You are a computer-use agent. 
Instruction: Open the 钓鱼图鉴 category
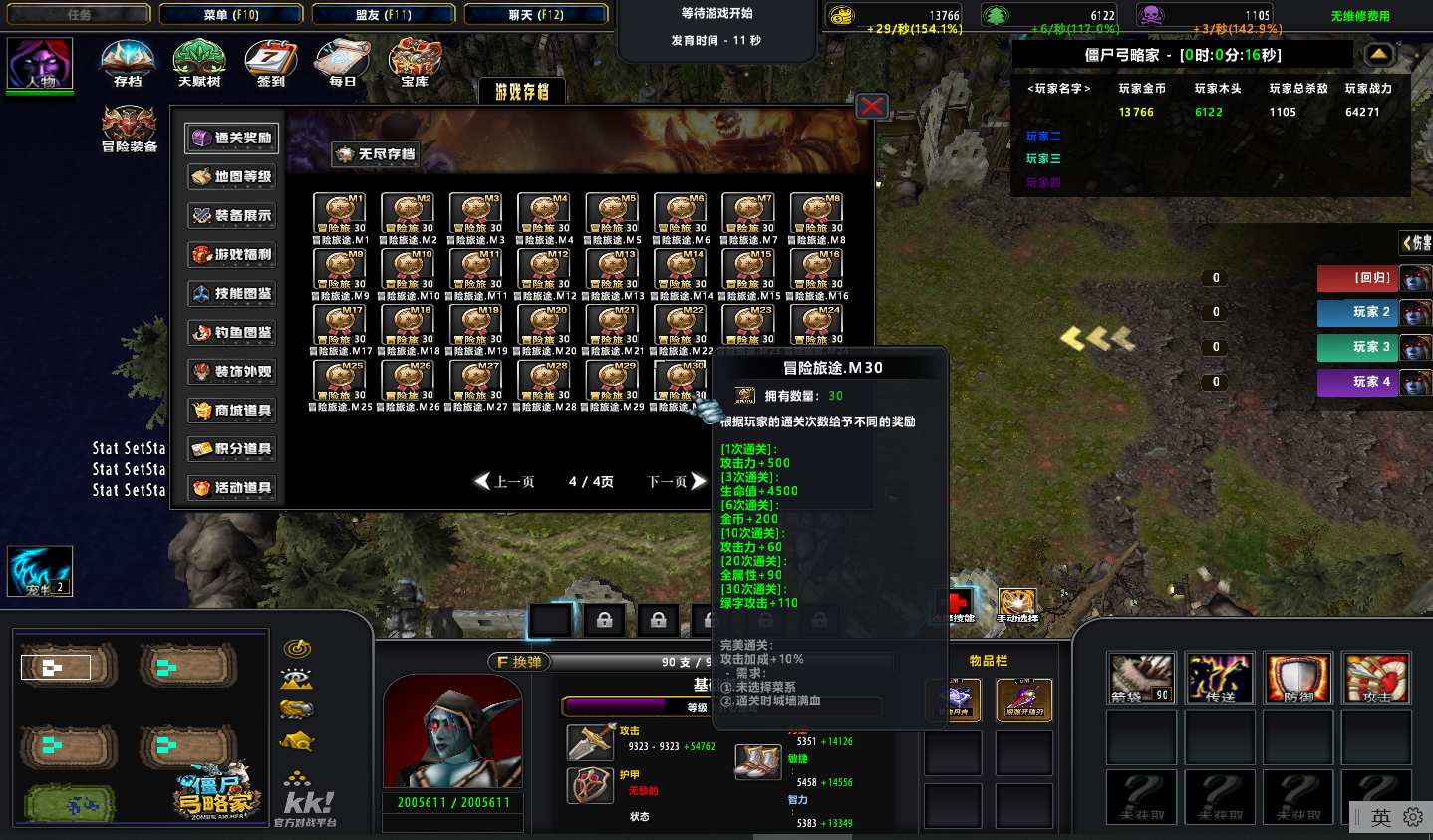(x=232, y=332)
